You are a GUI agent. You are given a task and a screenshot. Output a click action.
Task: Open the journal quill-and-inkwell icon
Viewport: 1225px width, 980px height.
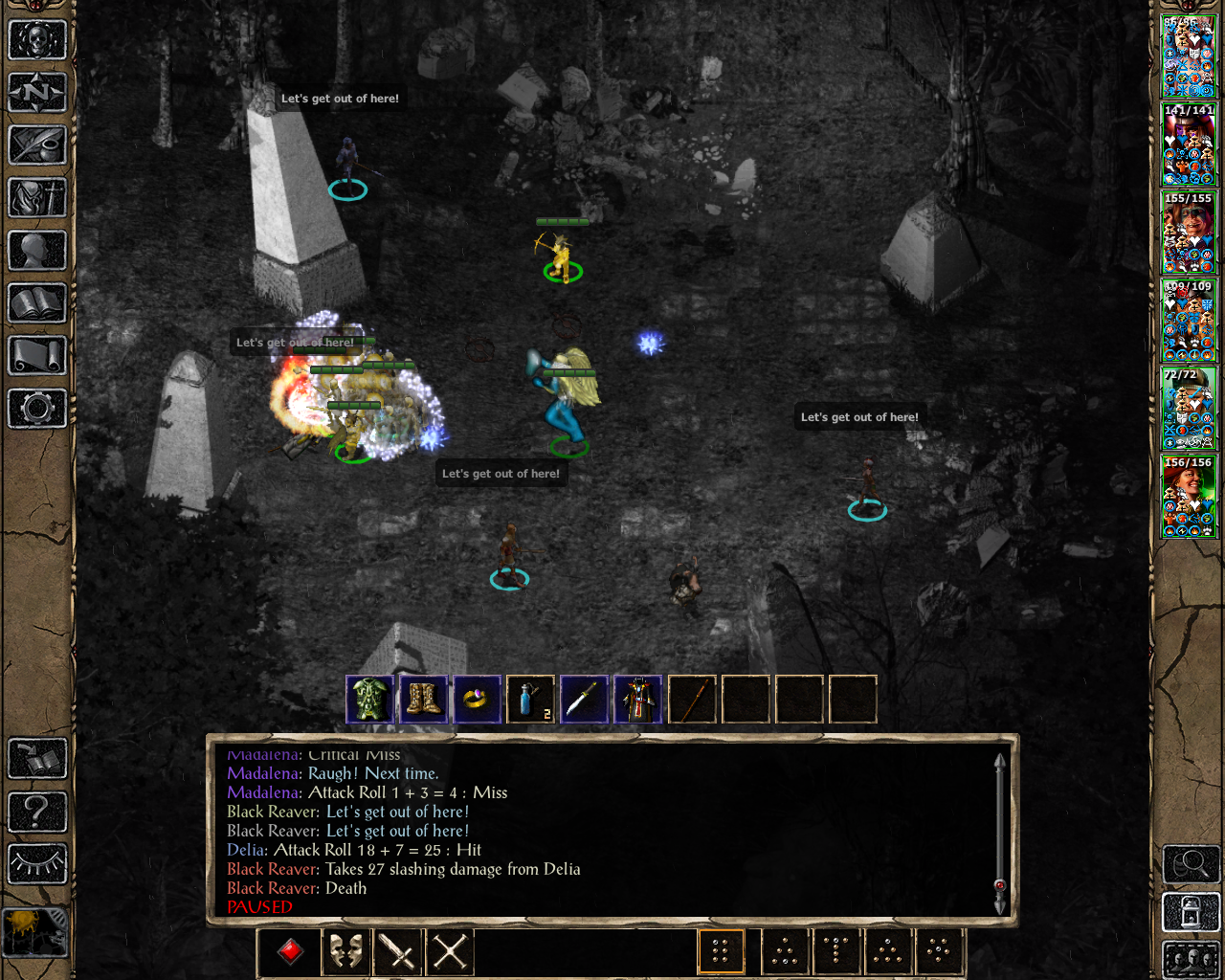click(x=37, y=145)
